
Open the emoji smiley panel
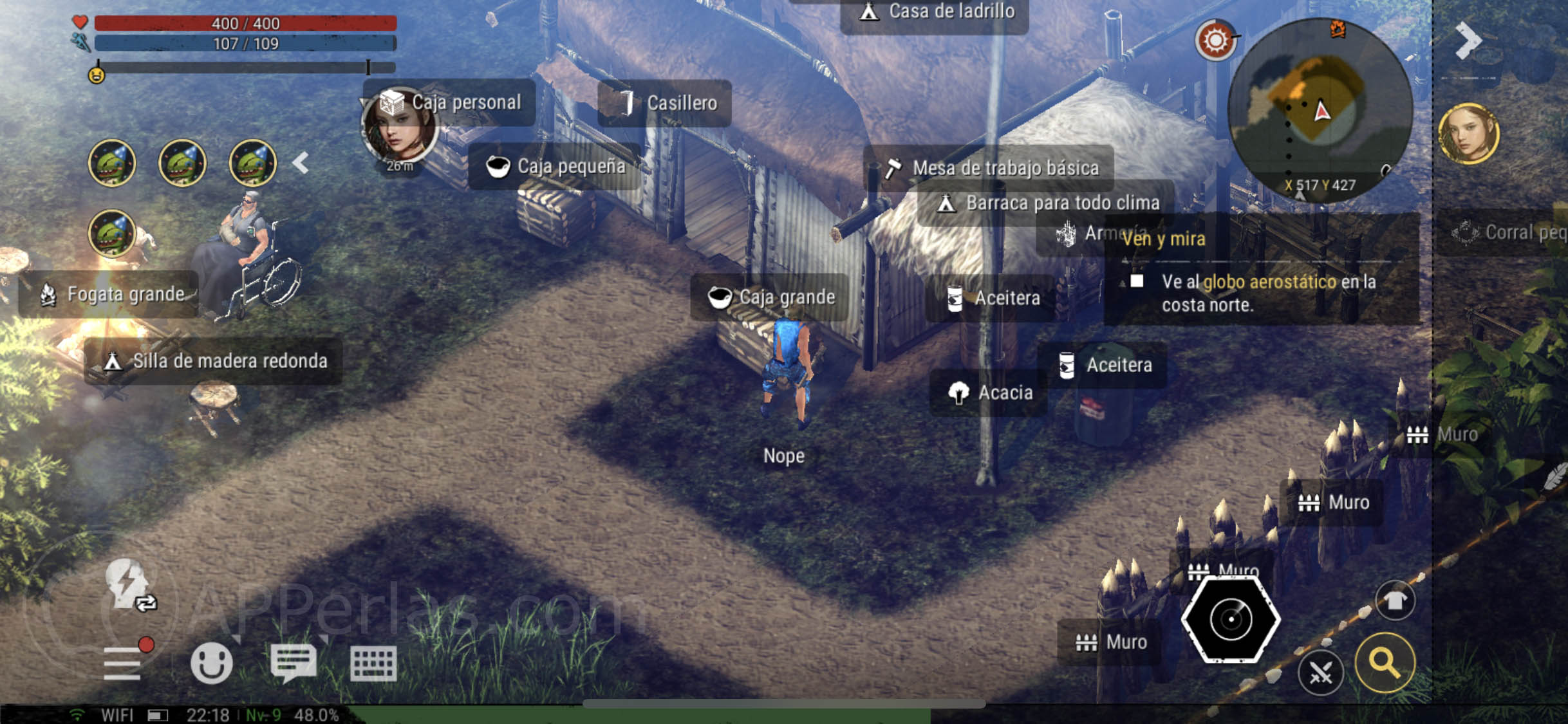point(211,663)
